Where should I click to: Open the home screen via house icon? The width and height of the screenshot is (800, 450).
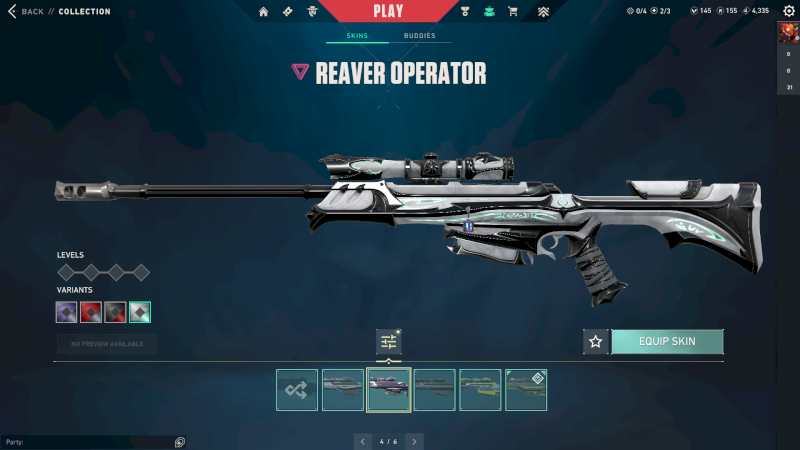tap(264, 12)
